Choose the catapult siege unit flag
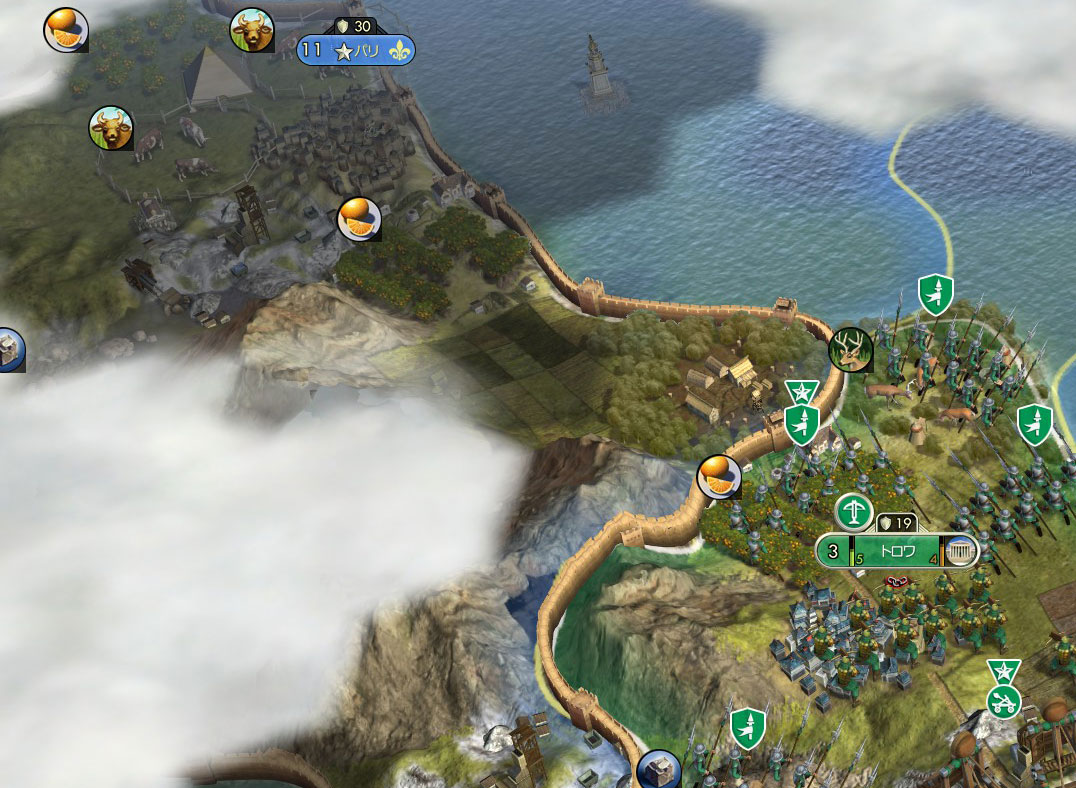The image size is (1076, 788). coord(1002,700)
